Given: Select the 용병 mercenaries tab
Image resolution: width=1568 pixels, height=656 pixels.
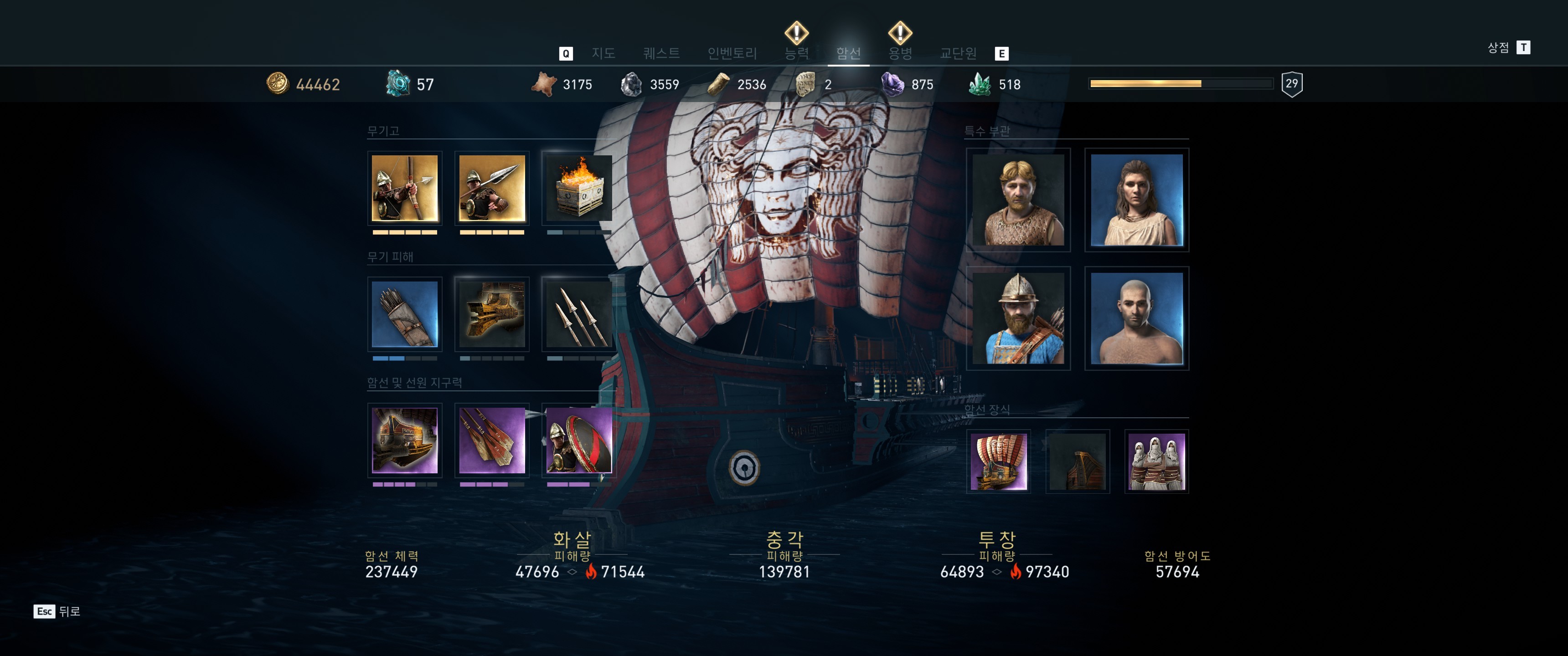Looking at the screenshot, I should (x=900, y=54).
